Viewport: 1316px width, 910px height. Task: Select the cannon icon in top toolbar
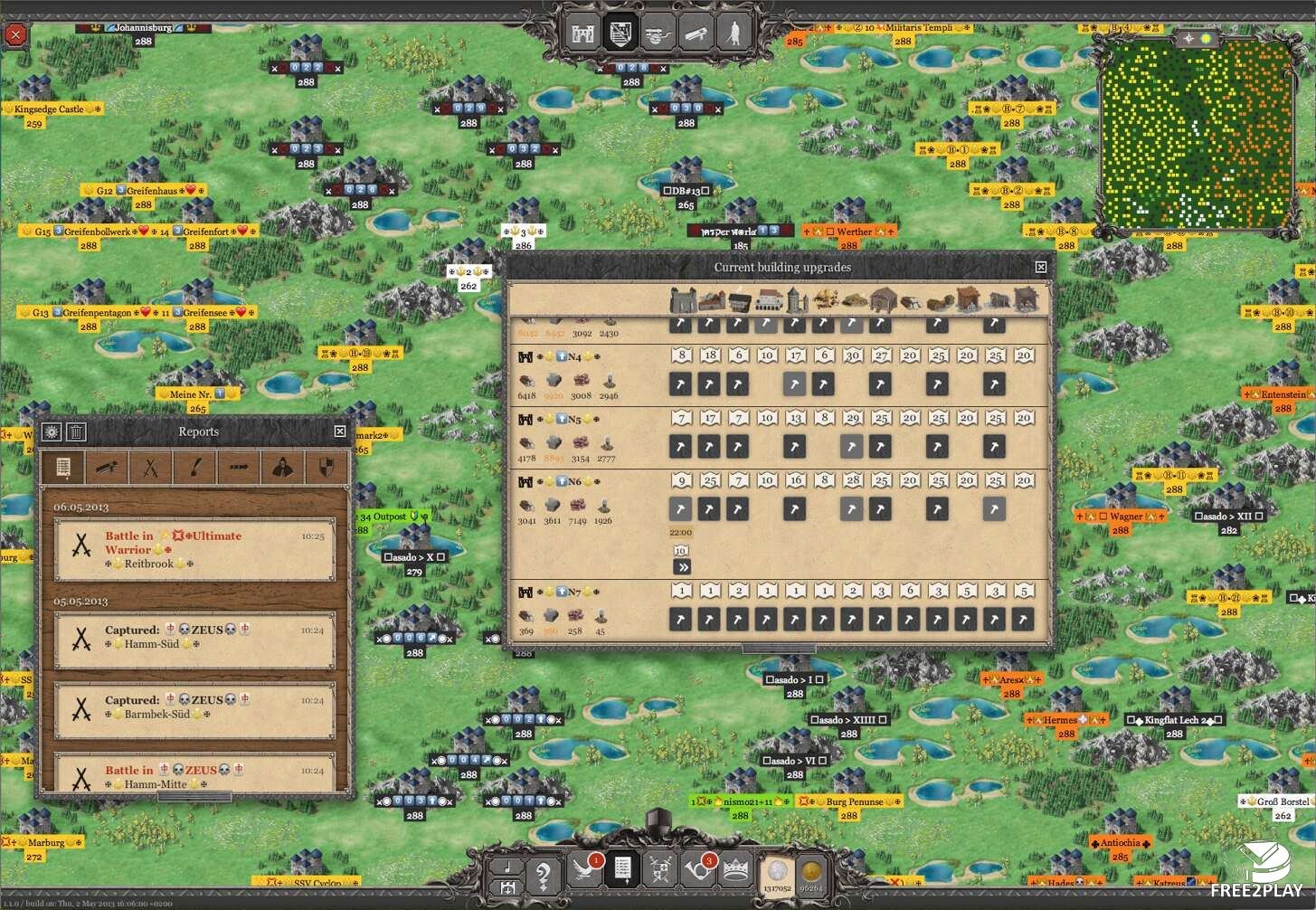(658, 34)
